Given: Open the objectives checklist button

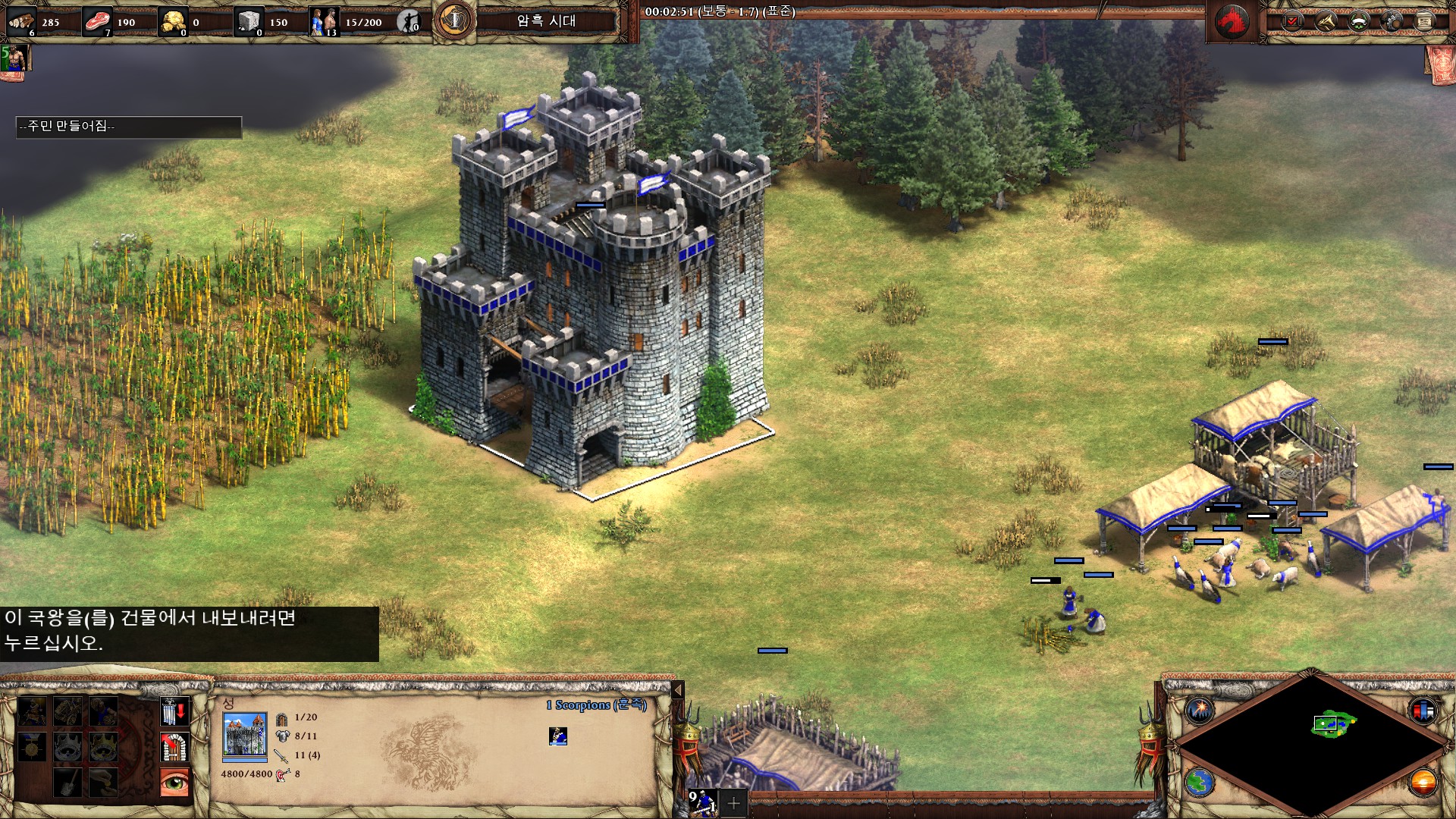Looking at the screenshot, I should [x=1292, y=21].
